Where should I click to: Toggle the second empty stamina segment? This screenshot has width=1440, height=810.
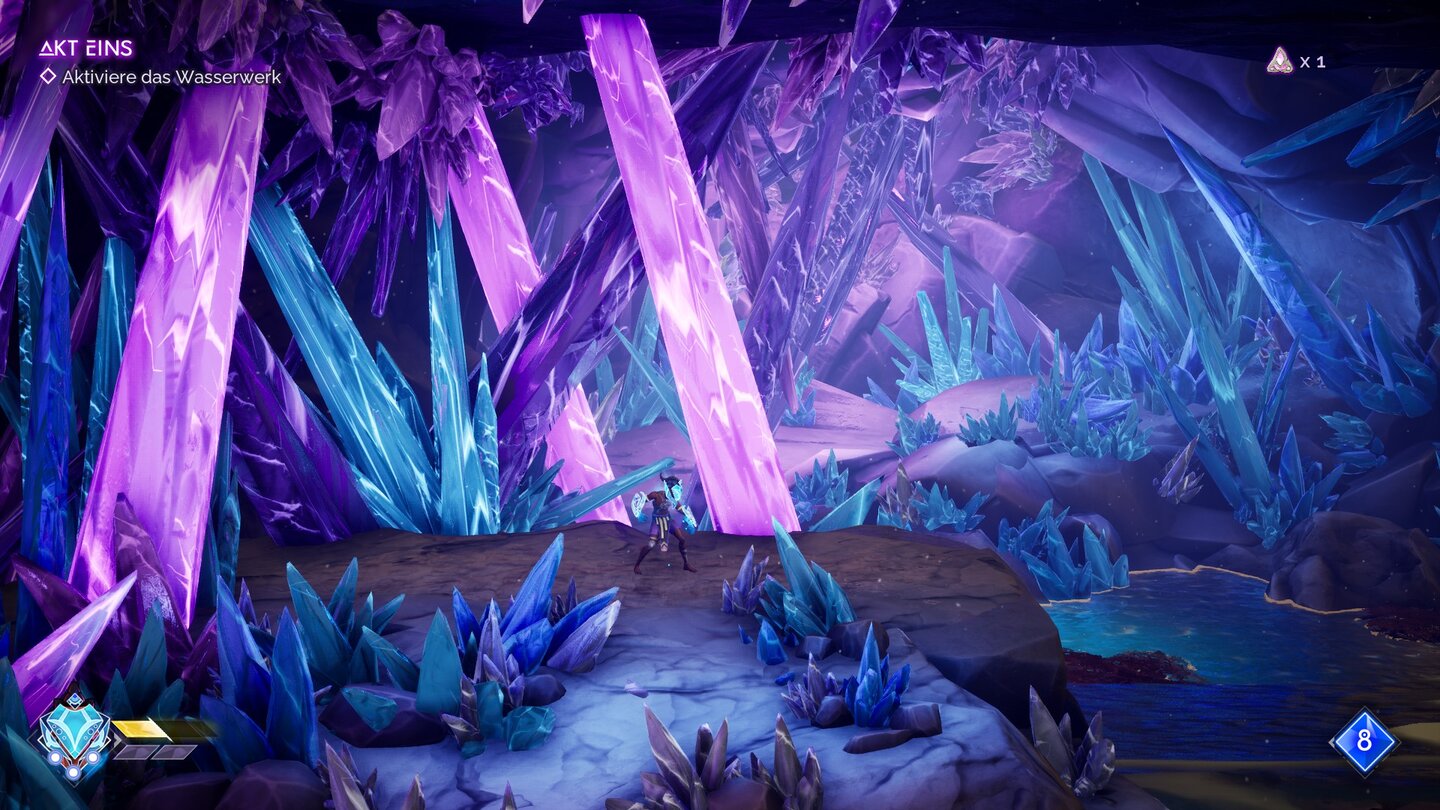click(x=136, y=753)
